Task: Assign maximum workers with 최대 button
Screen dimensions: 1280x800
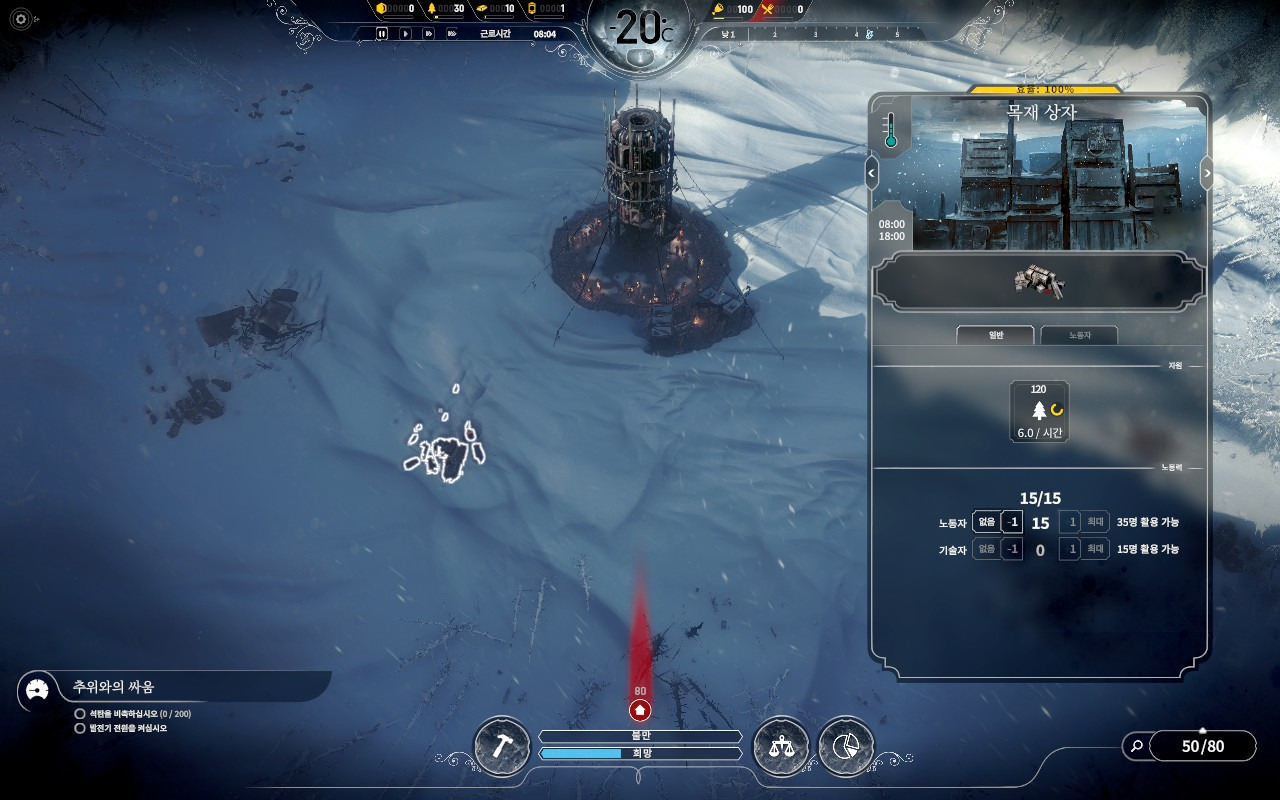Action: coord(1096,522)
